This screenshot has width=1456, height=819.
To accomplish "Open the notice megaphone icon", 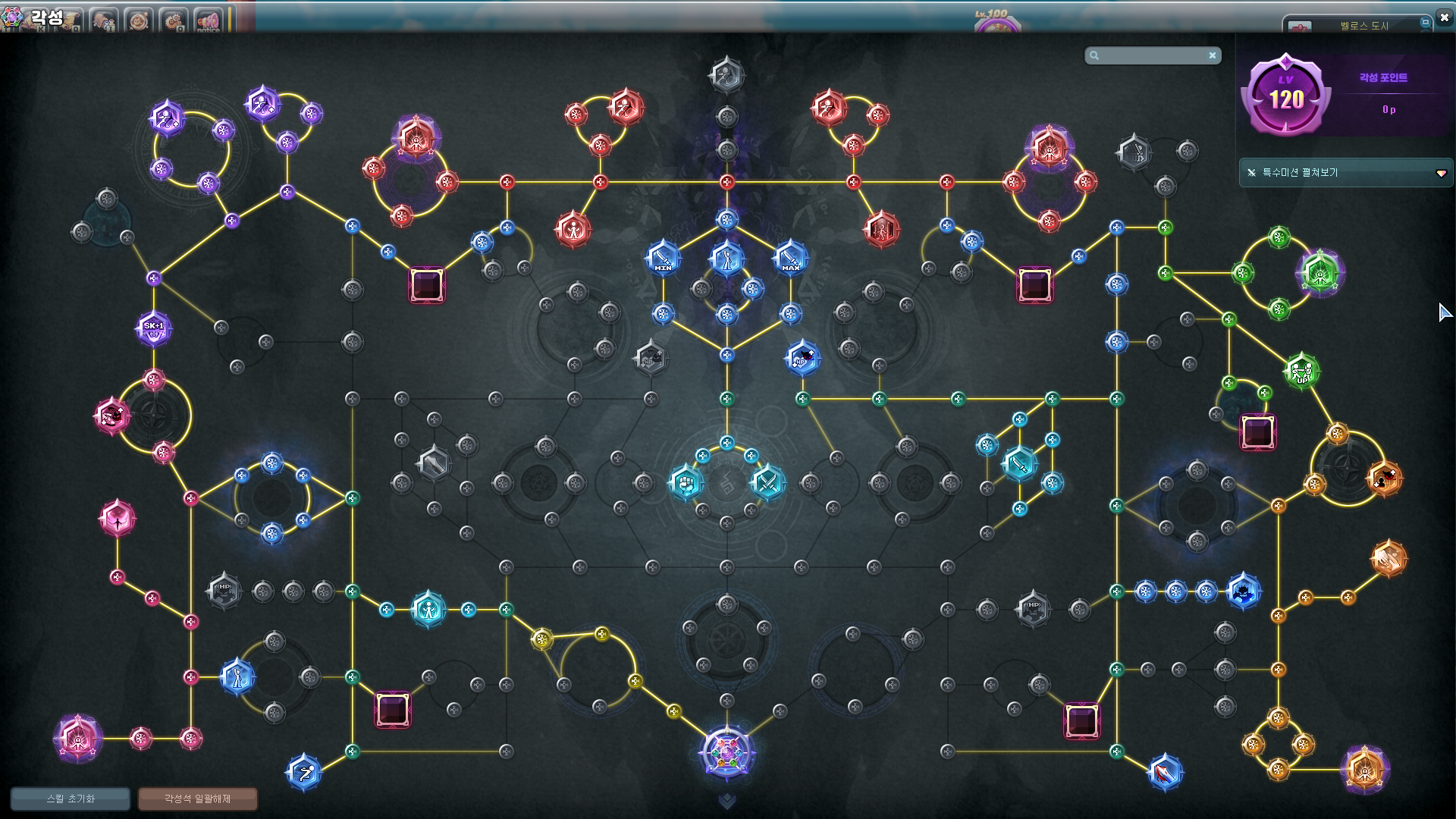I will tap(208, 20).
